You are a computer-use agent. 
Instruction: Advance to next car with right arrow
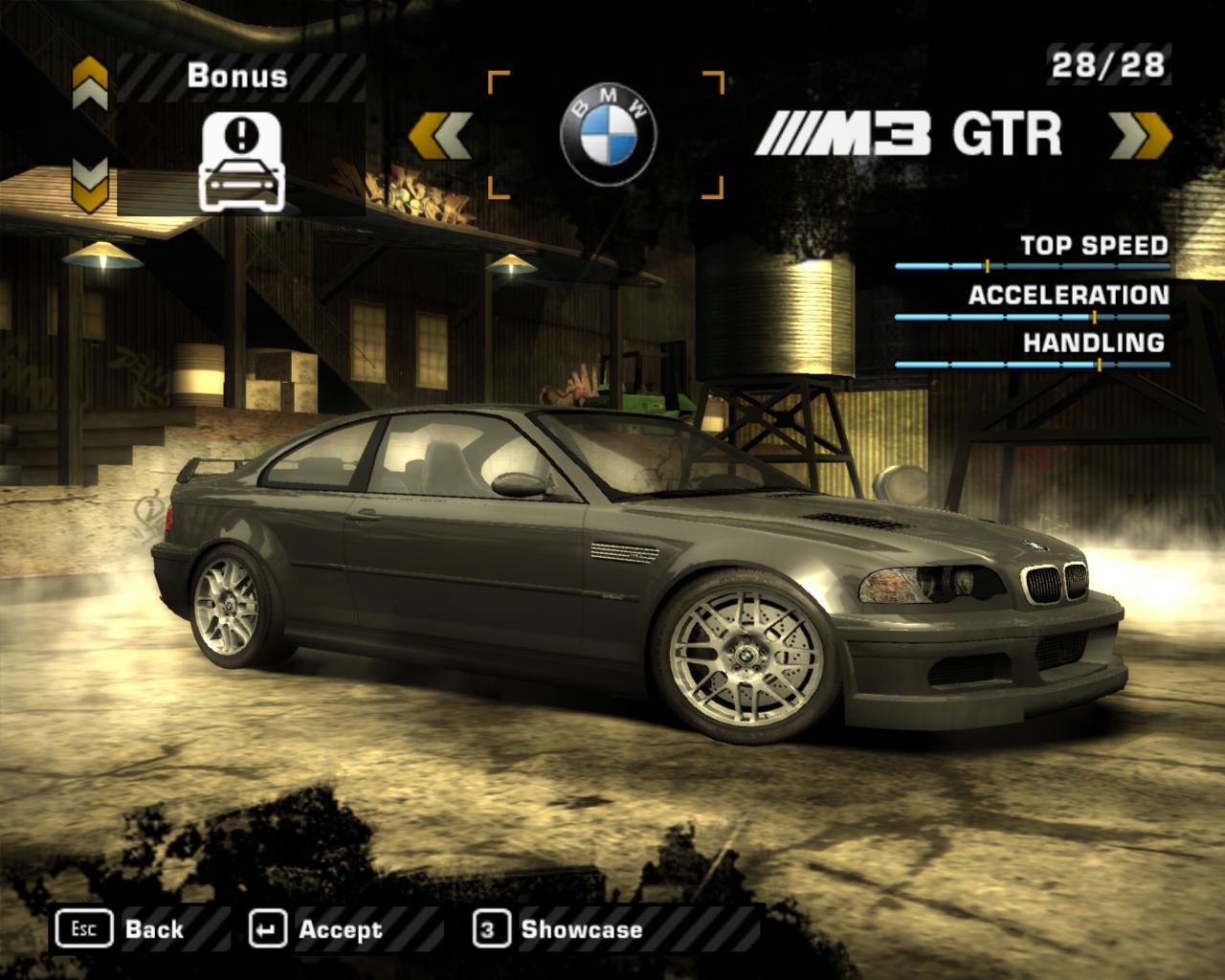click(1142, 135)
